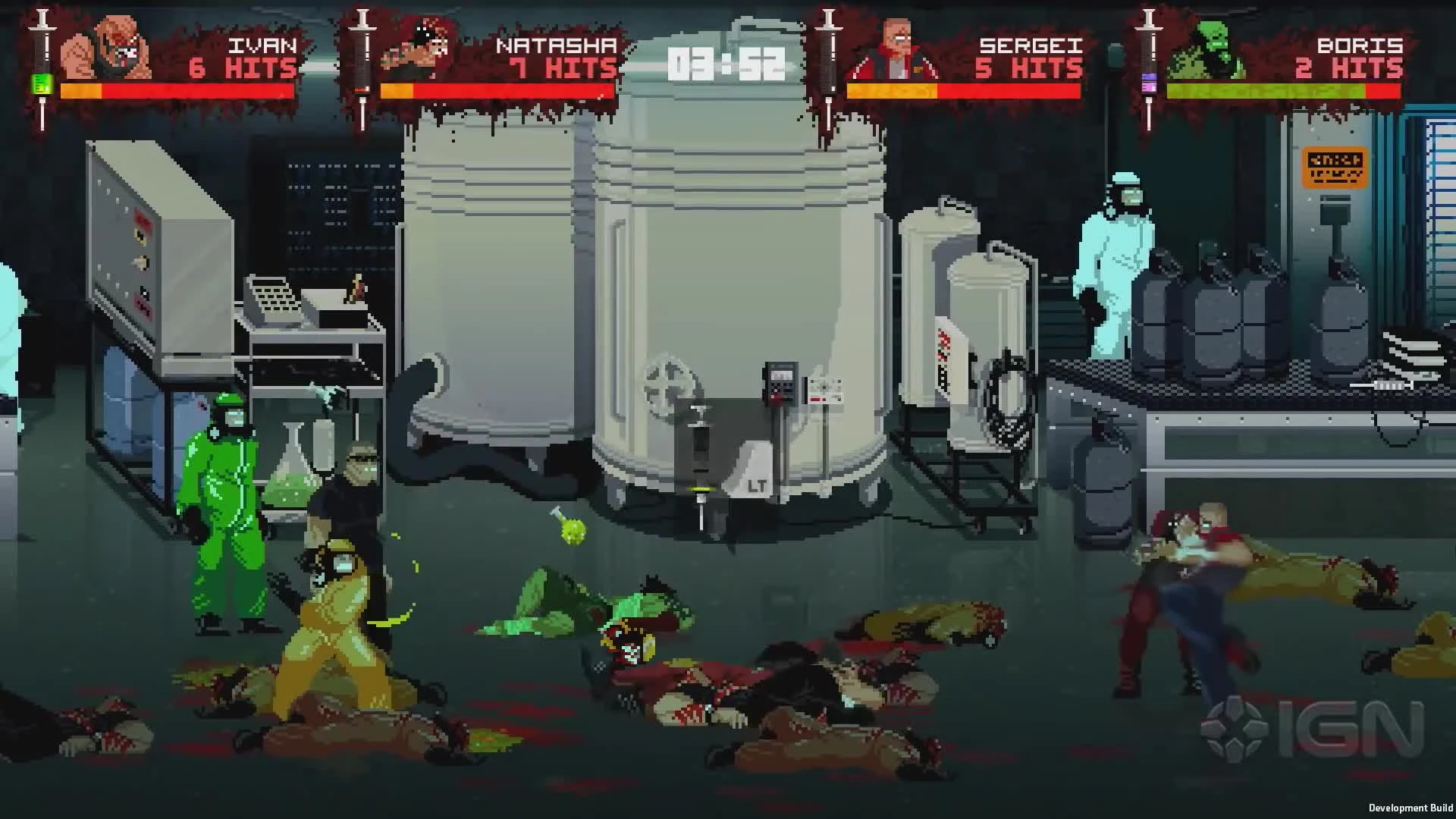1456x819 pixels.
Task: Select Boris's character portrait
Action: (x=1210, y=47)
